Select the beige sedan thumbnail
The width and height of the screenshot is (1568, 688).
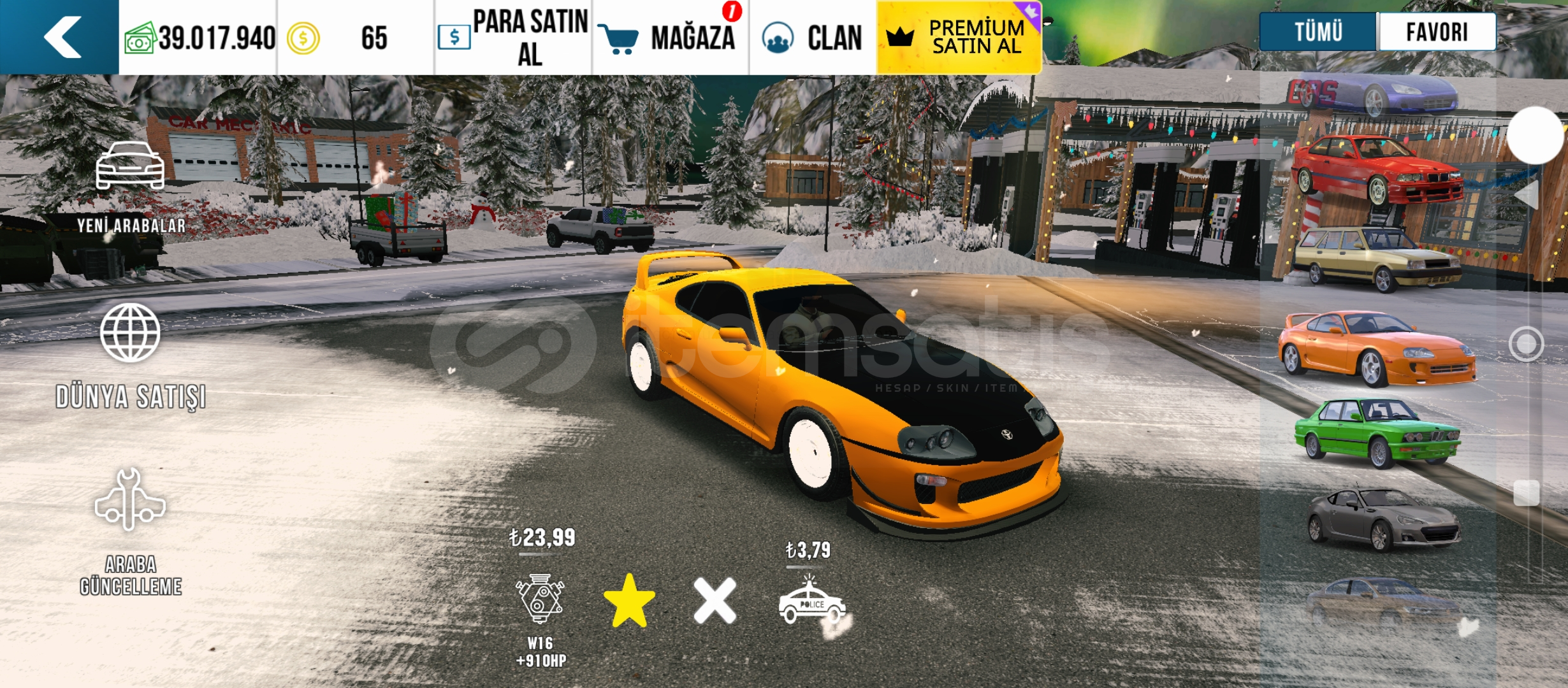point(1377,259)
